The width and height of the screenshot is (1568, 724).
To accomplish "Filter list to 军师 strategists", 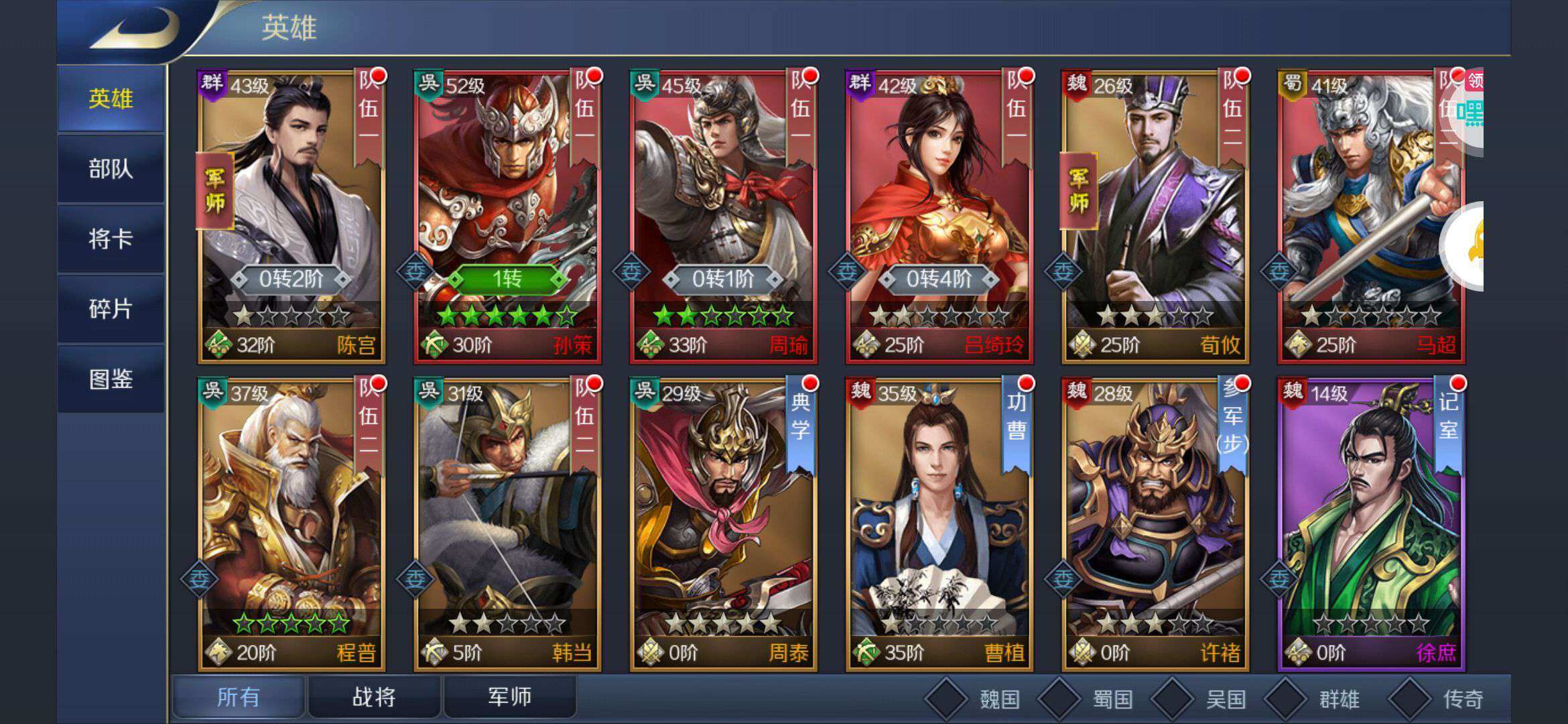I will click(x=509, y=697).
